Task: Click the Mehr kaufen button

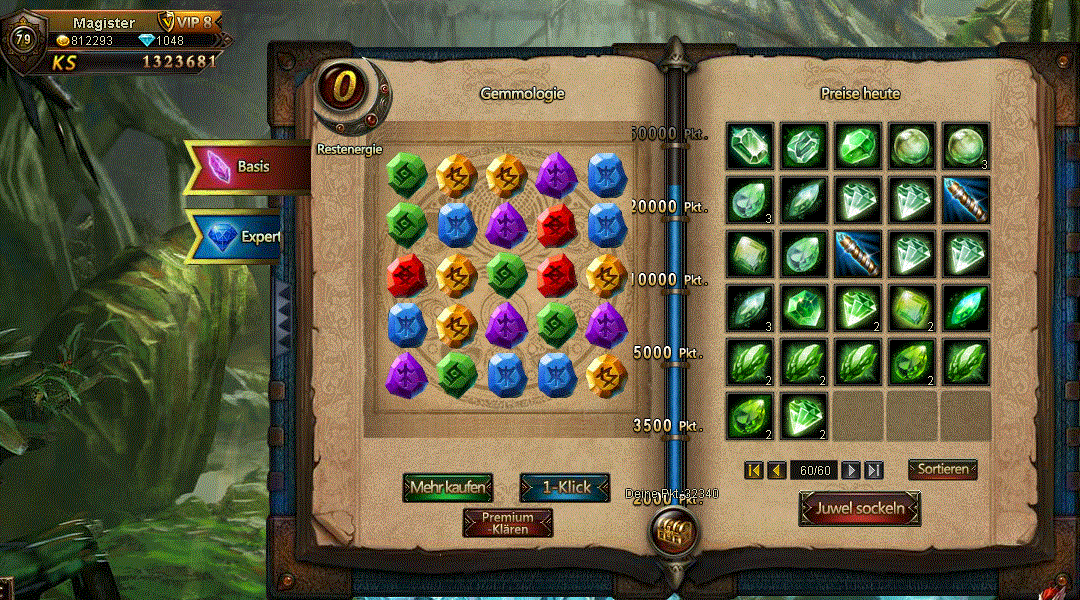Action: [449, 487]
